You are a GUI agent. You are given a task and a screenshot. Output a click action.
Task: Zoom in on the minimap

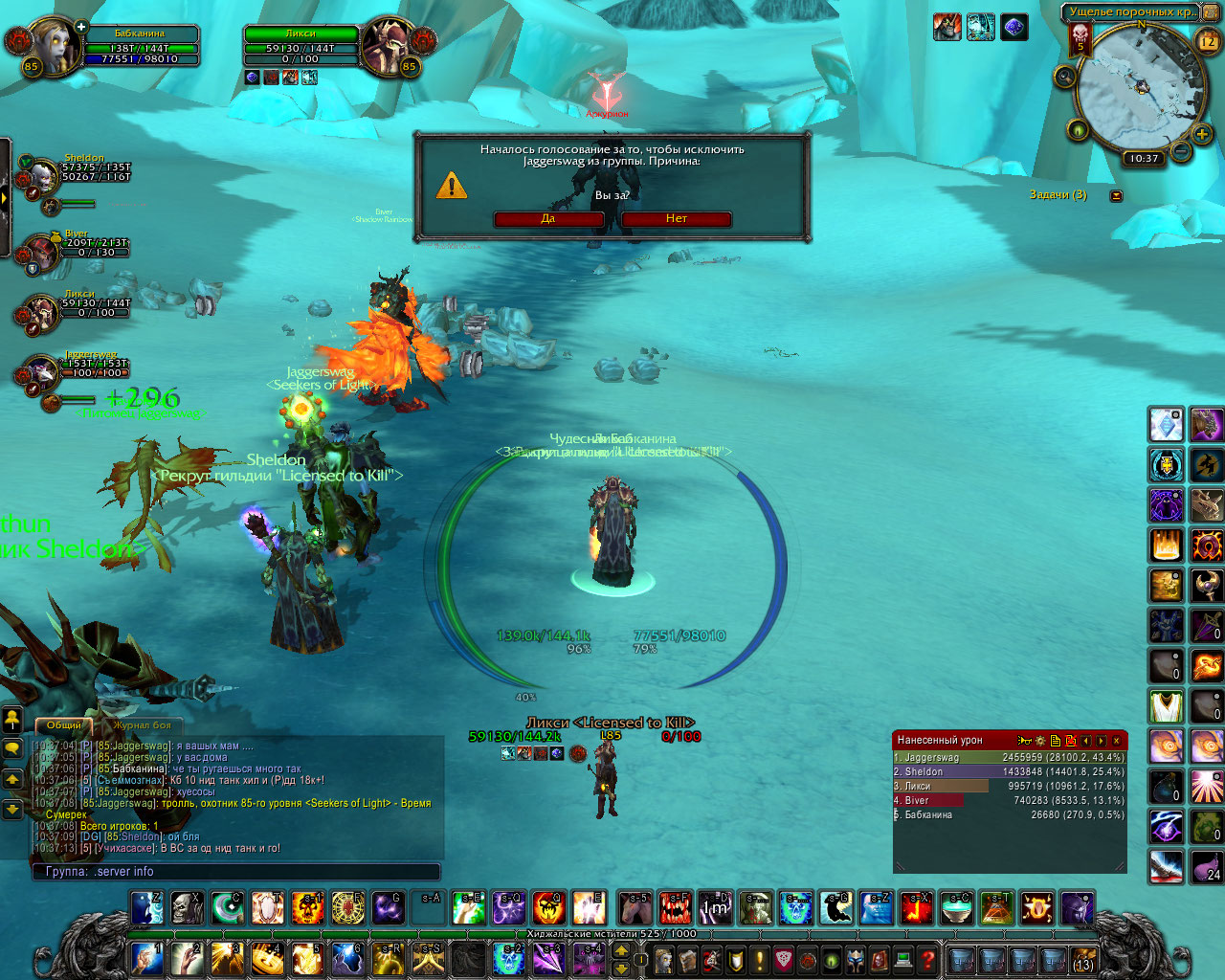tap(1202, 135)
